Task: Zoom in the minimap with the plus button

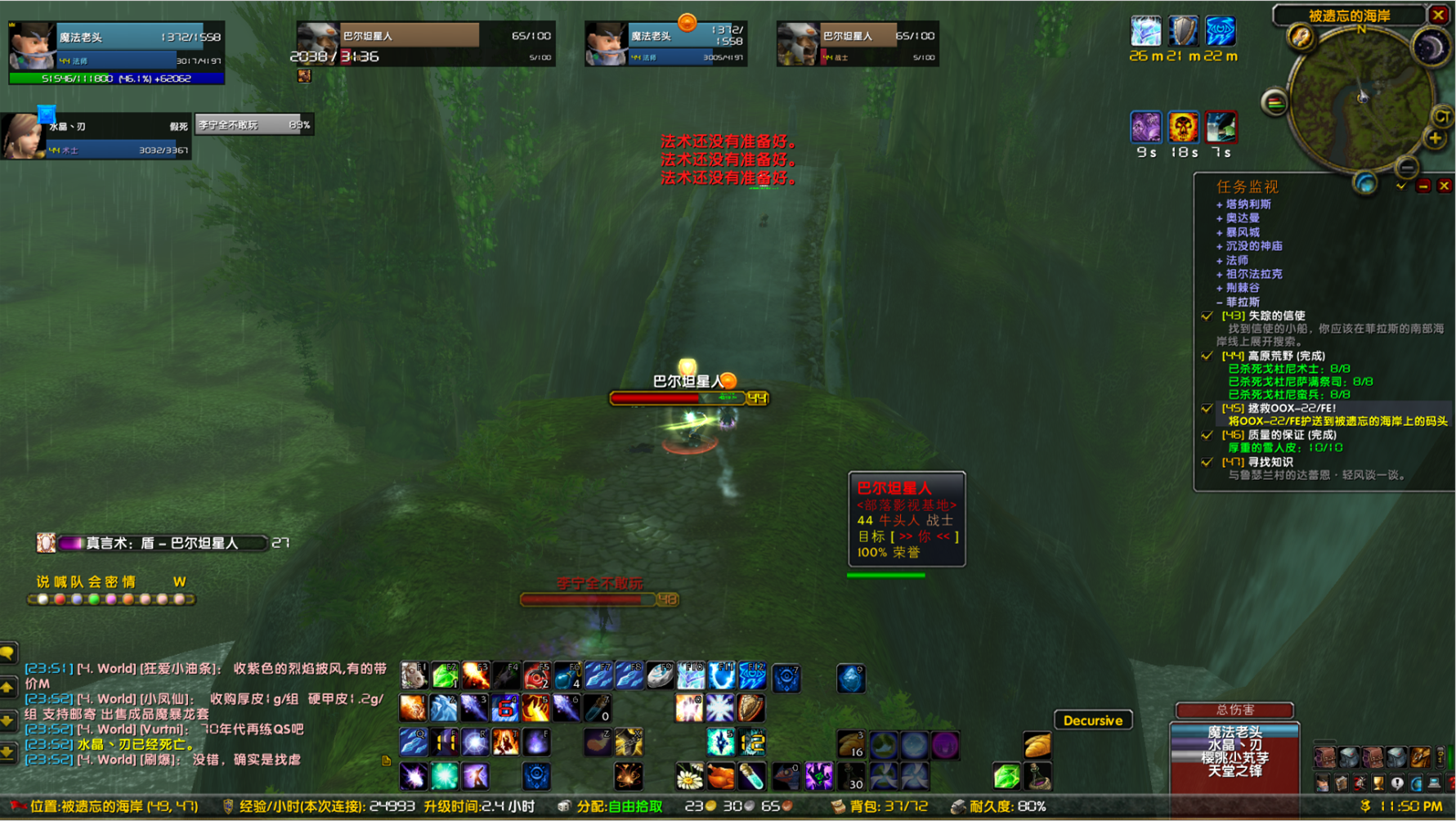Action: click(x=1435, y=139)
